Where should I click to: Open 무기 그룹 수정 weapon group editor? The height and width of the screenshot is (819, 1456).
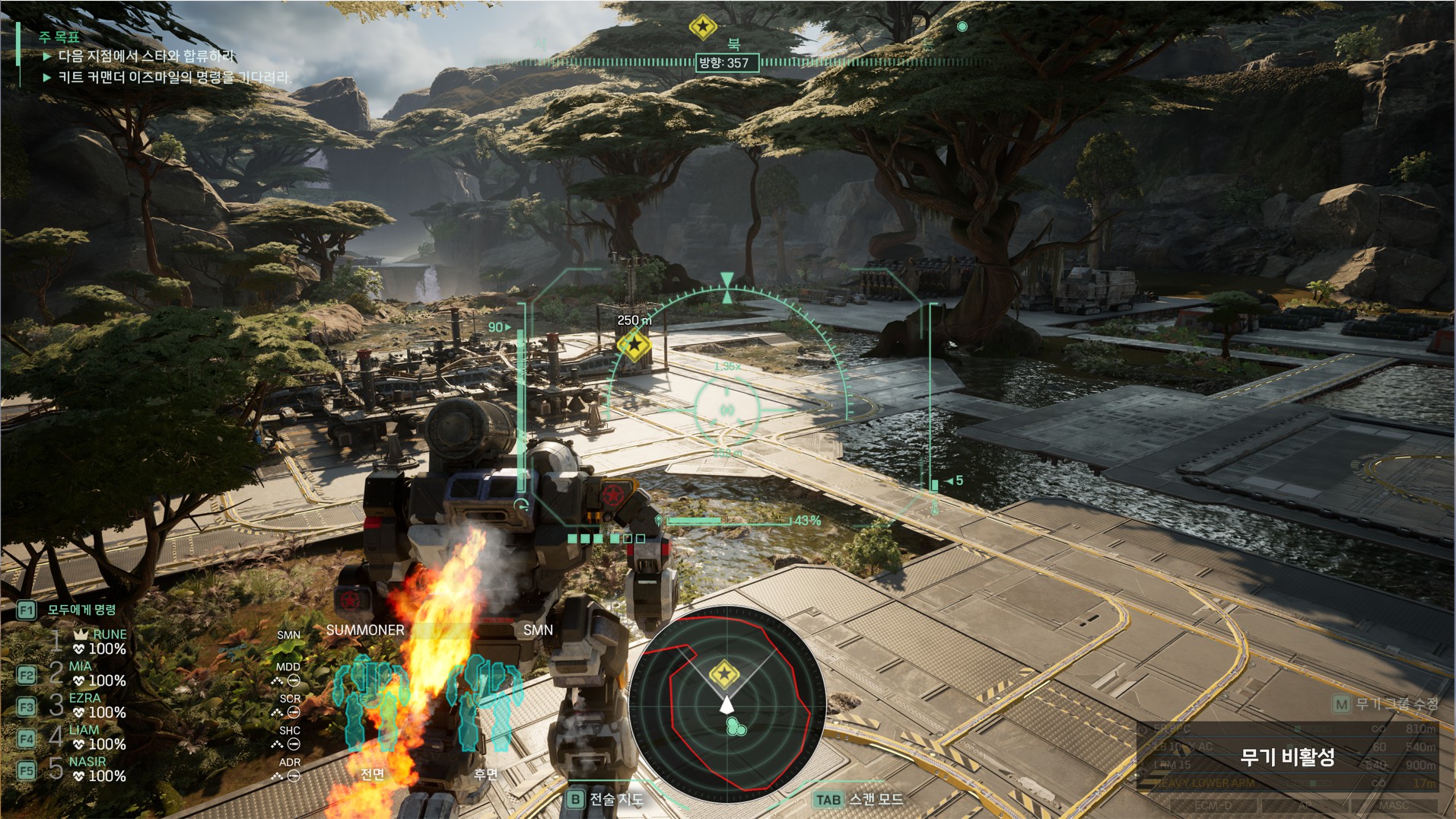pos(1386,704)
